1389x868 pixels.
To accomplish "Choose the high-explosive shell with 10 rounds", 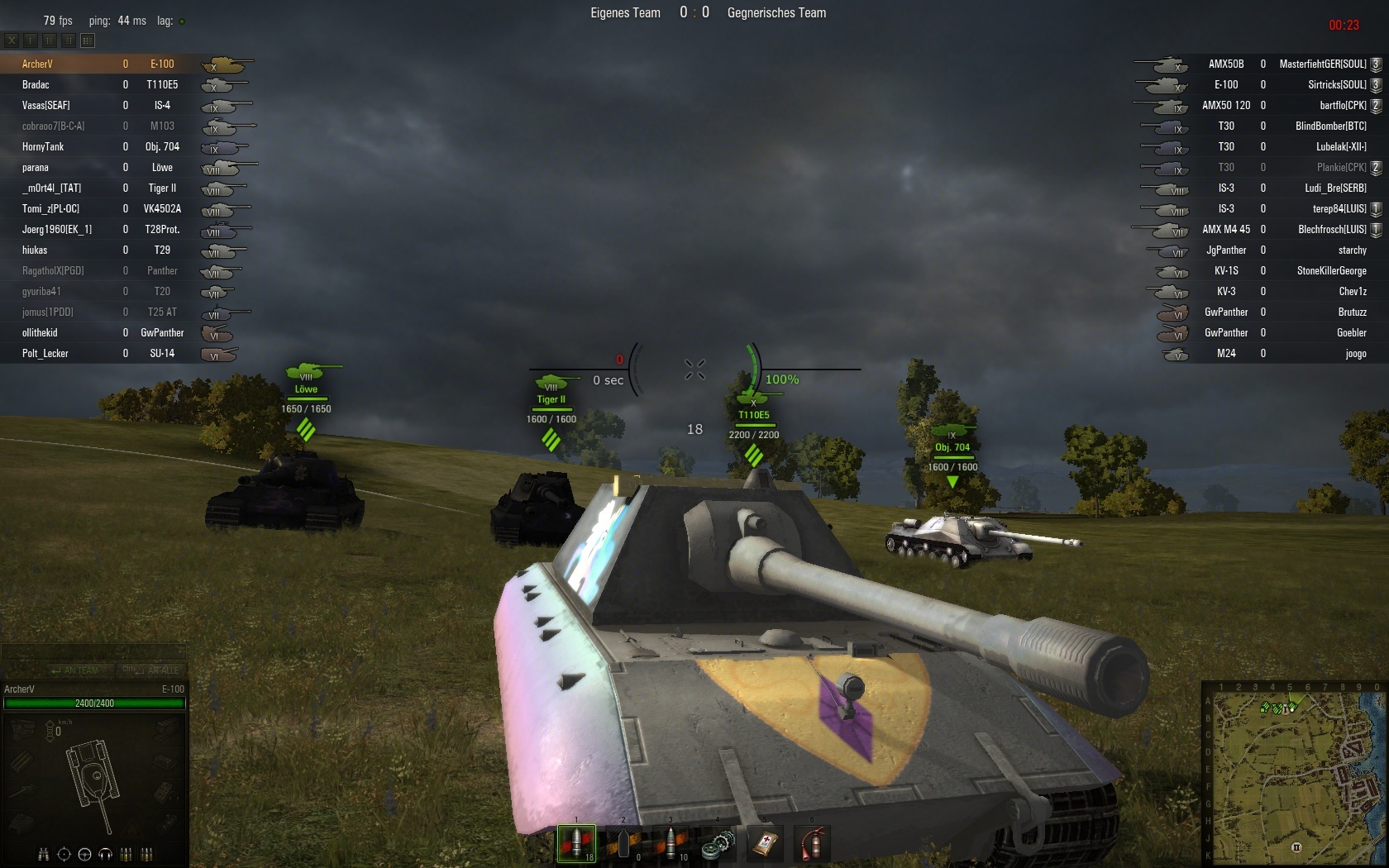I will coord(671,843).
